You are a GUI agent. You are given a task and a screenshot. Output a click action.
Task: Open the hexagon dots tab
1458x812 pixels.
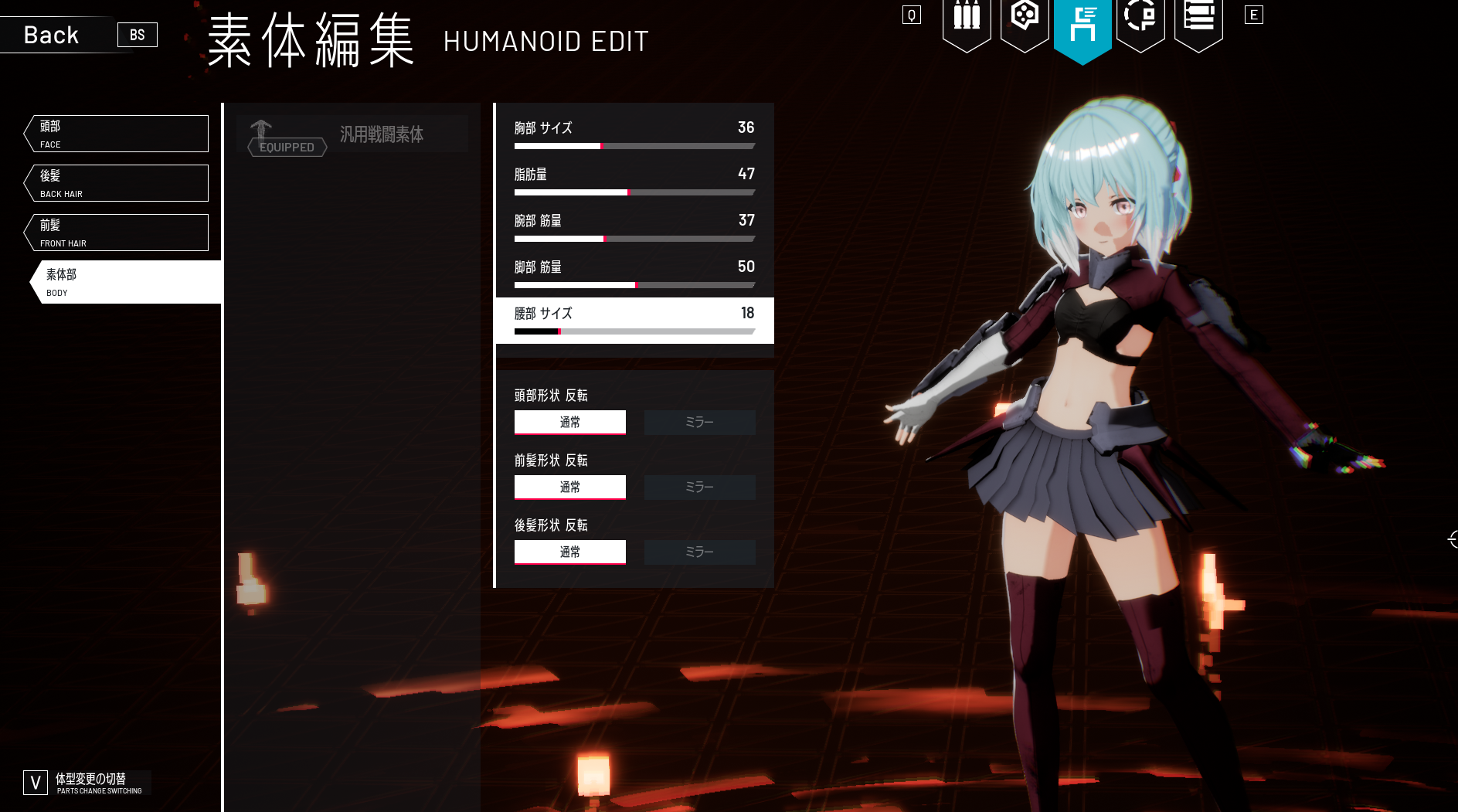[x=1025, y=22]
